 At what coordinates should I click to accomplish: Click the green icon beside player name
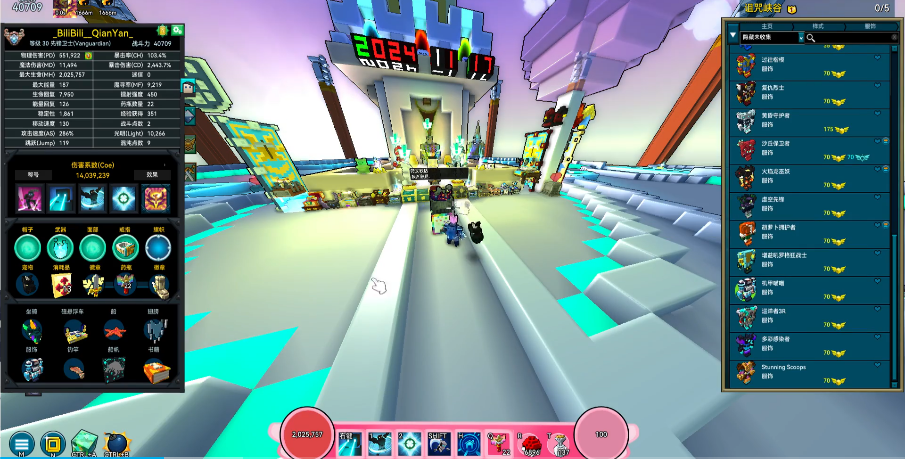point(177,31)
